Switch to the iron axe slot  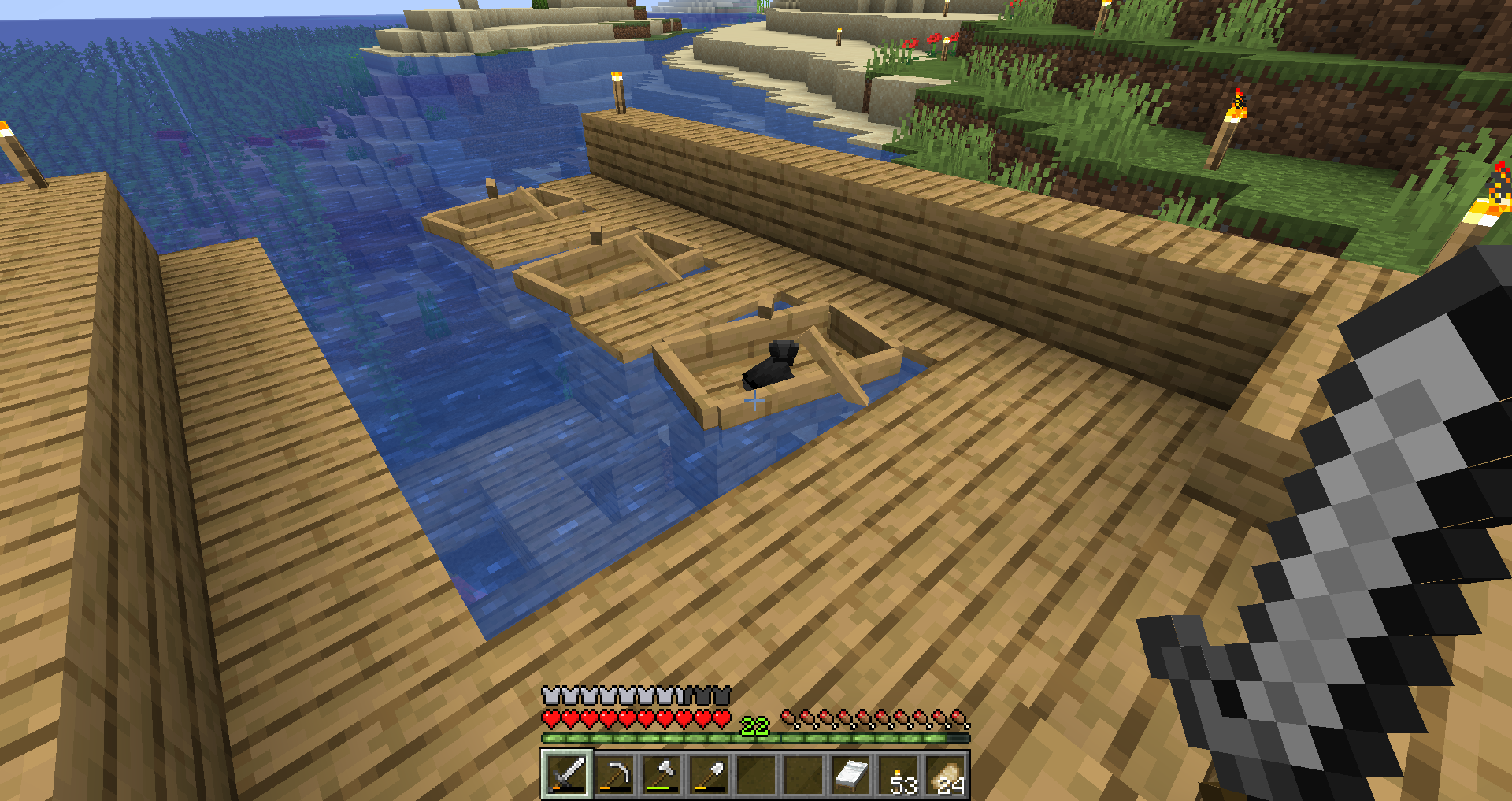(x=661, y=773)
